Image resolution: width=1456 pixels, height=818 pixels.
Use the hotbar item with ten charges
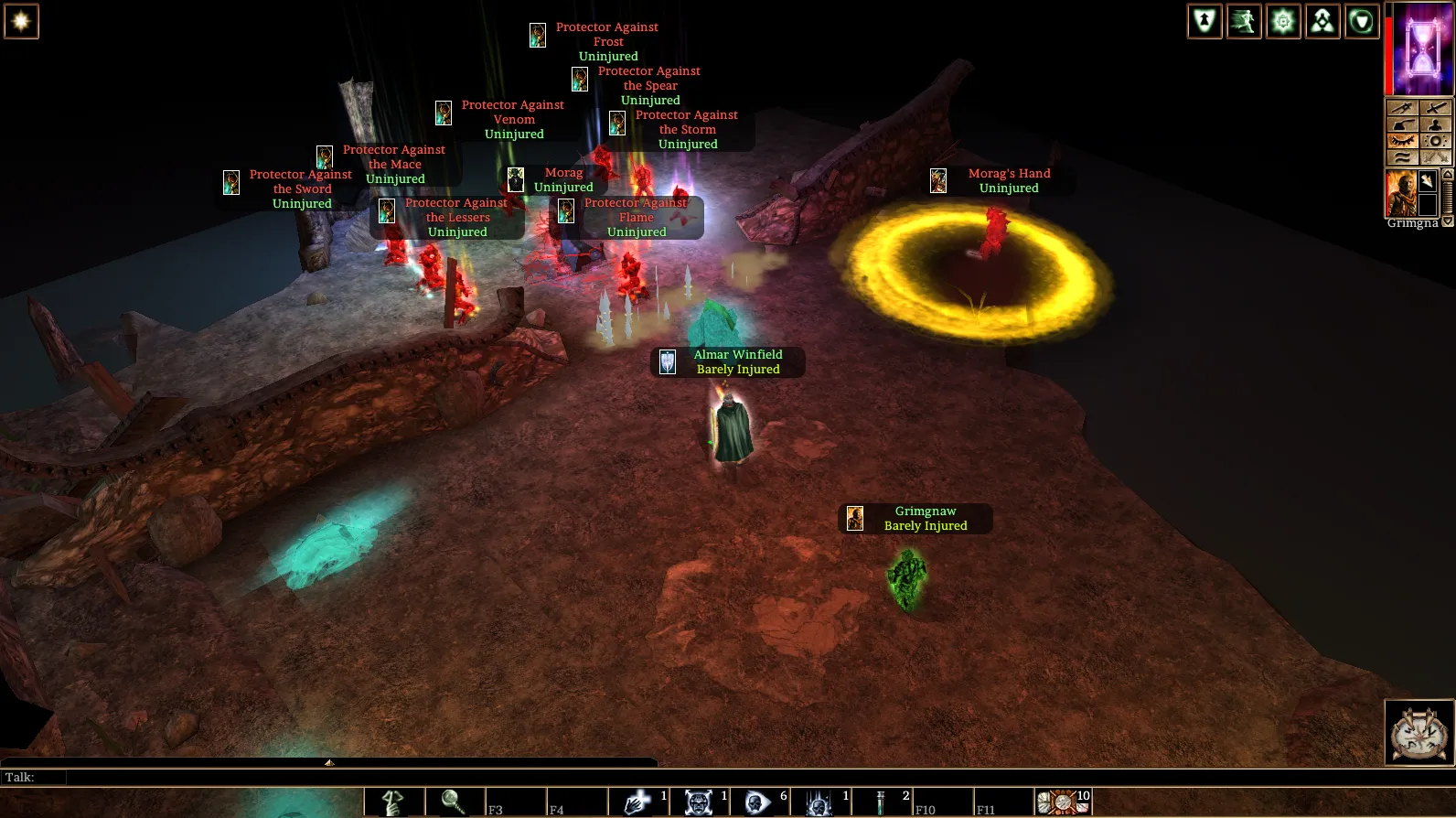tap(1063, 802)
